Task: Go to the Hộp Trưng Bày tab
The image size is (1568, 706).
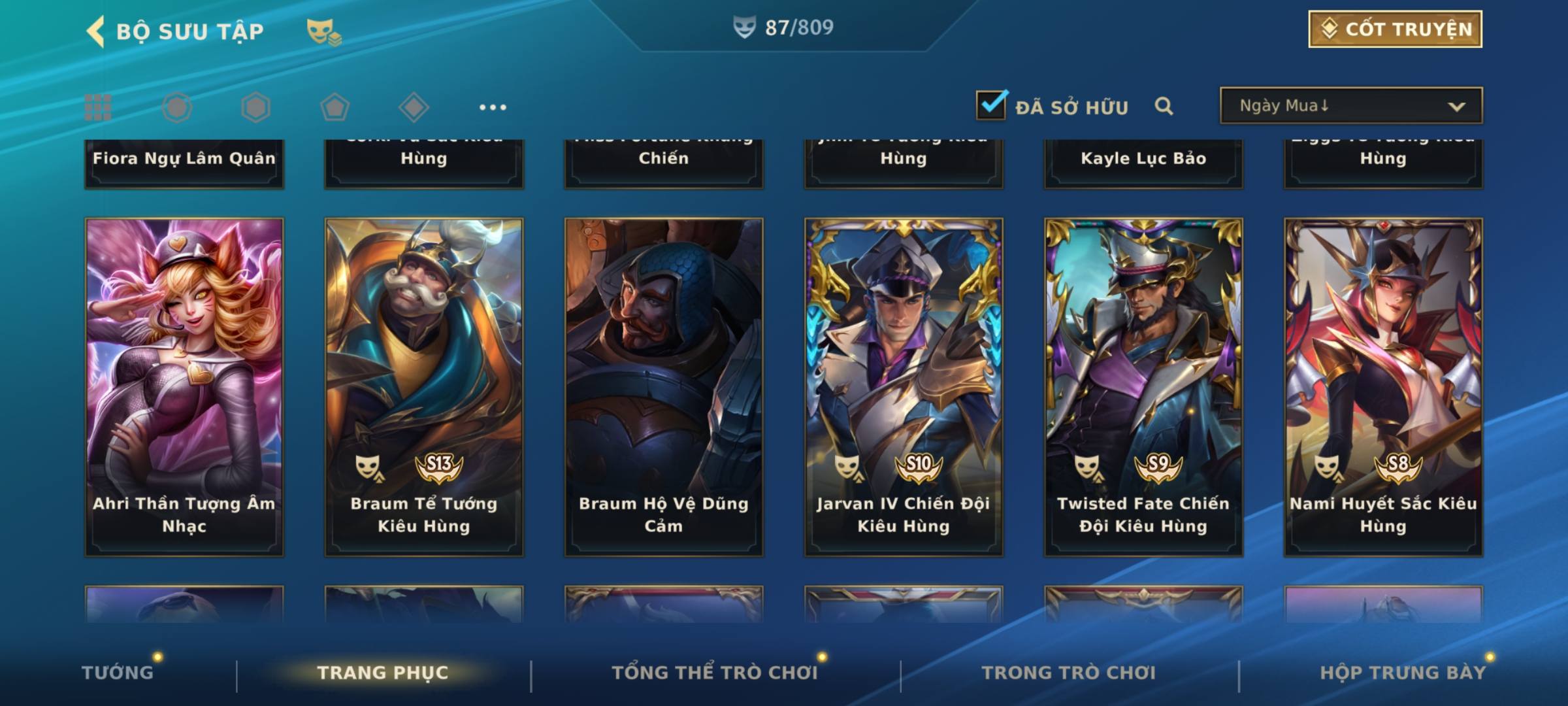Action: coord(1403,673)
